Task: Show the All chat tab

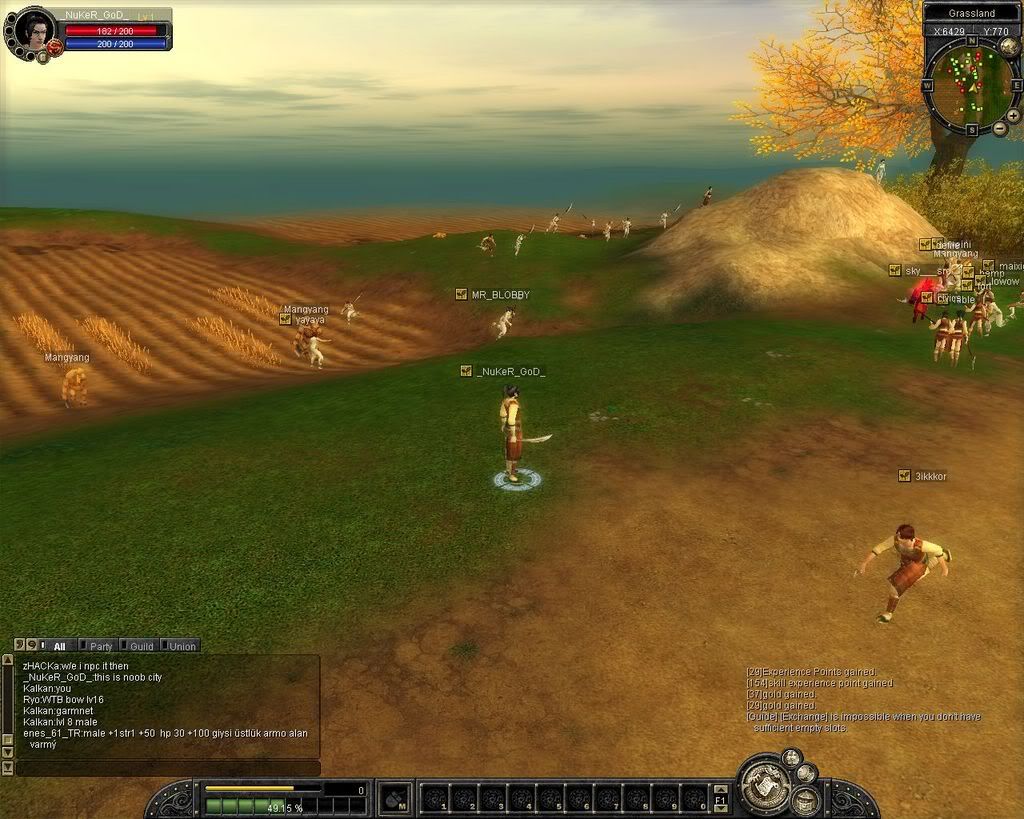Action: (x=56, y=646)
